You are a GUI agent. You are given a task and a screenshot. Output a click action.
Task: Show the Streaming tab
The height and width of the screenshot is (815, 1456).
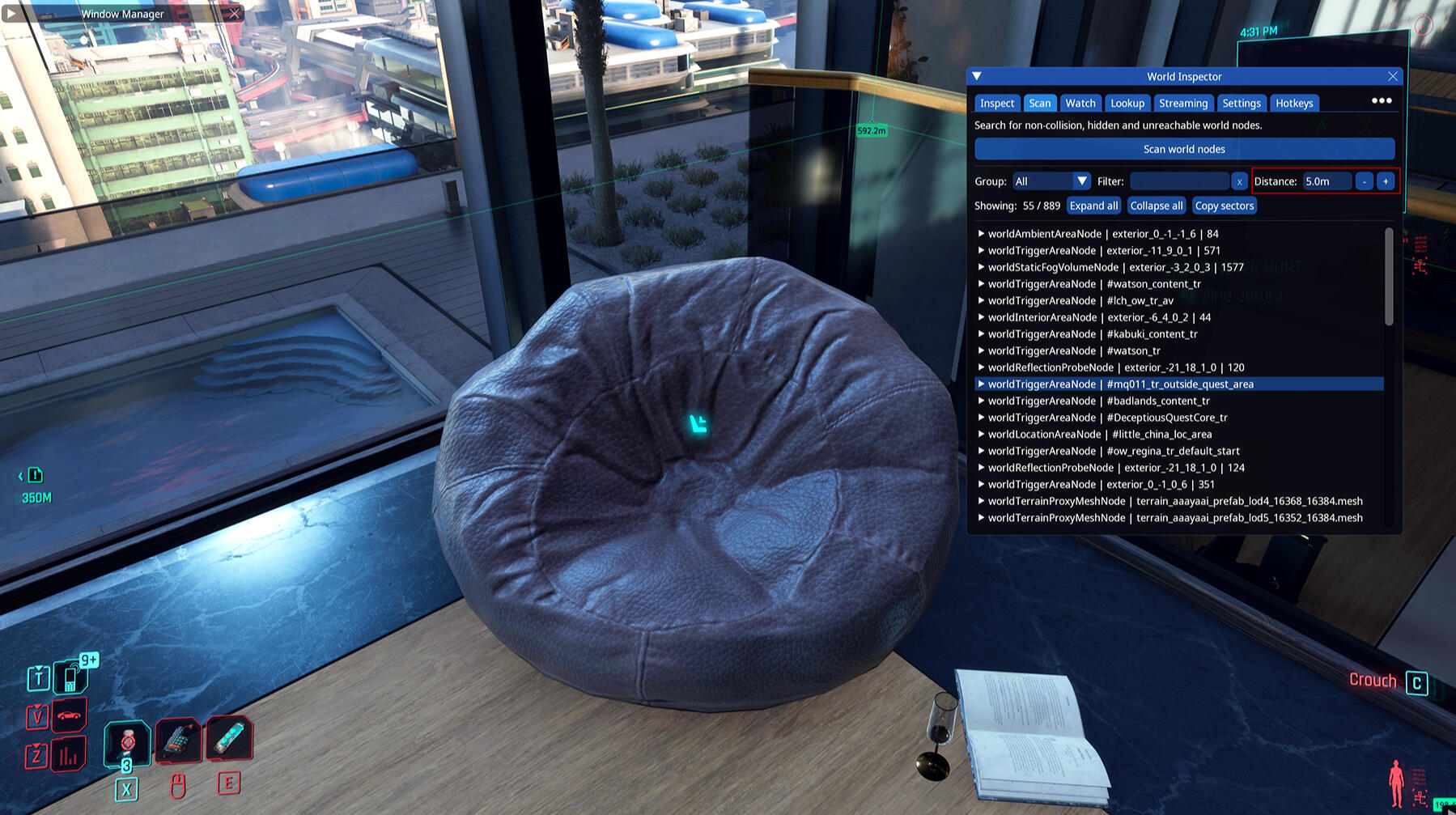[x=1182, y=103]
